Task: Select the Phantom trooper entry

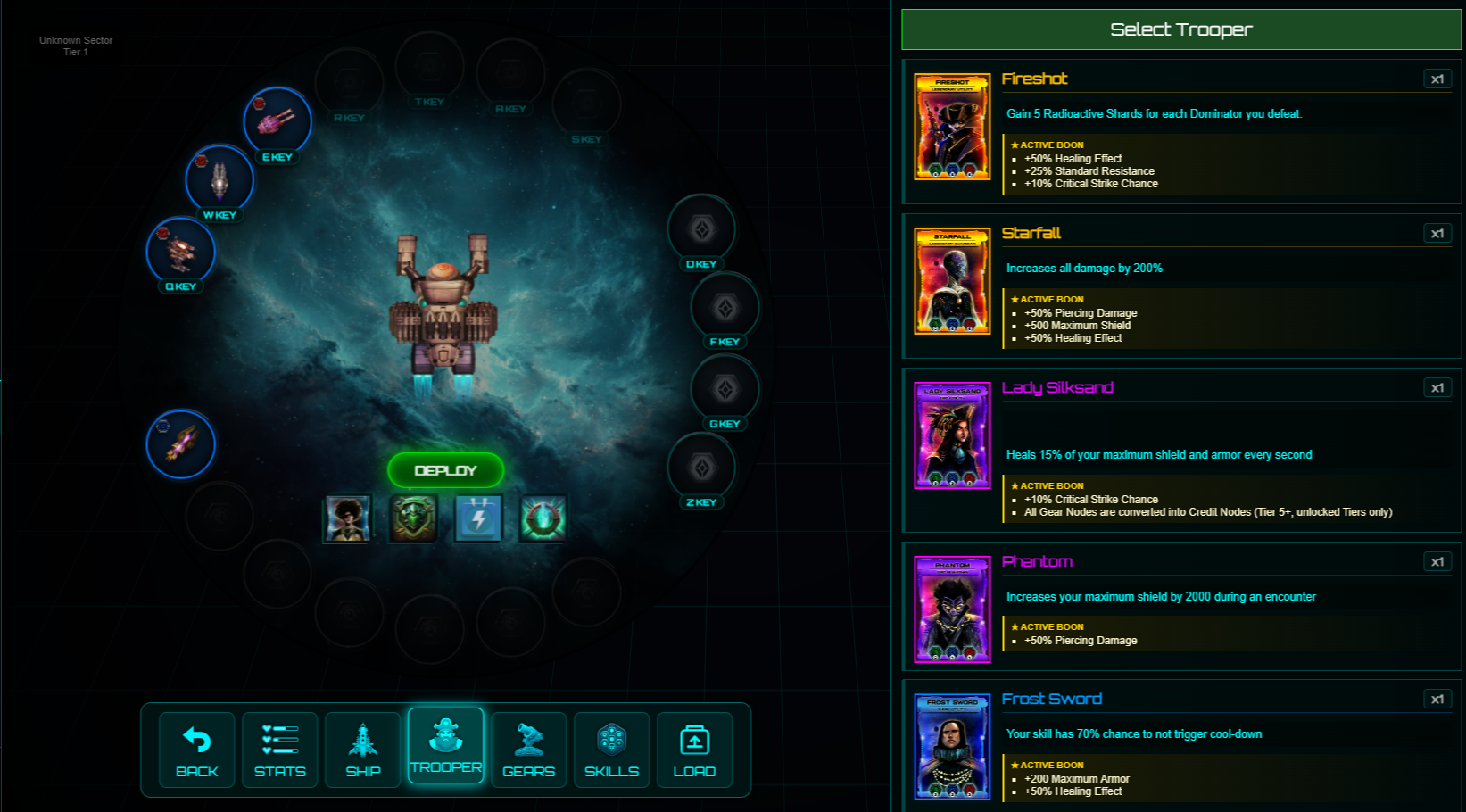Action: coord(952,609)
